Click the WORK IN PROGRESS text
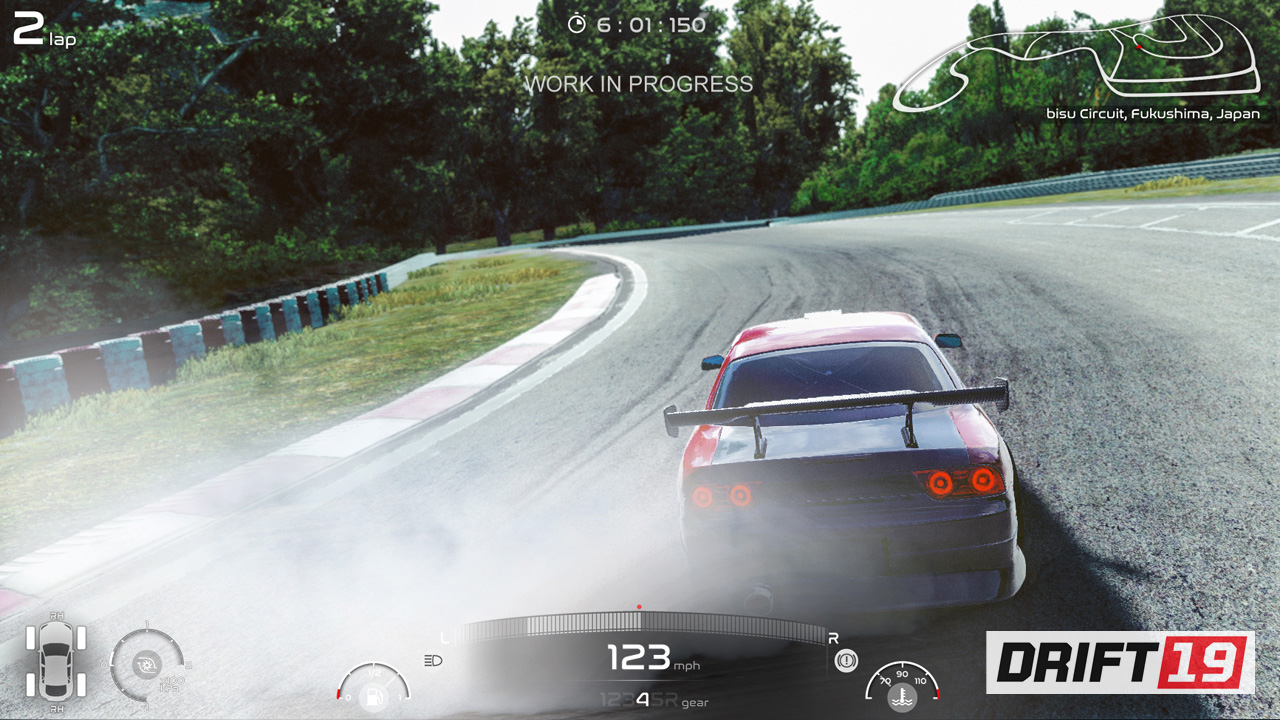The width and height of the screenshot is (1280, 720). tap(638, 84)
